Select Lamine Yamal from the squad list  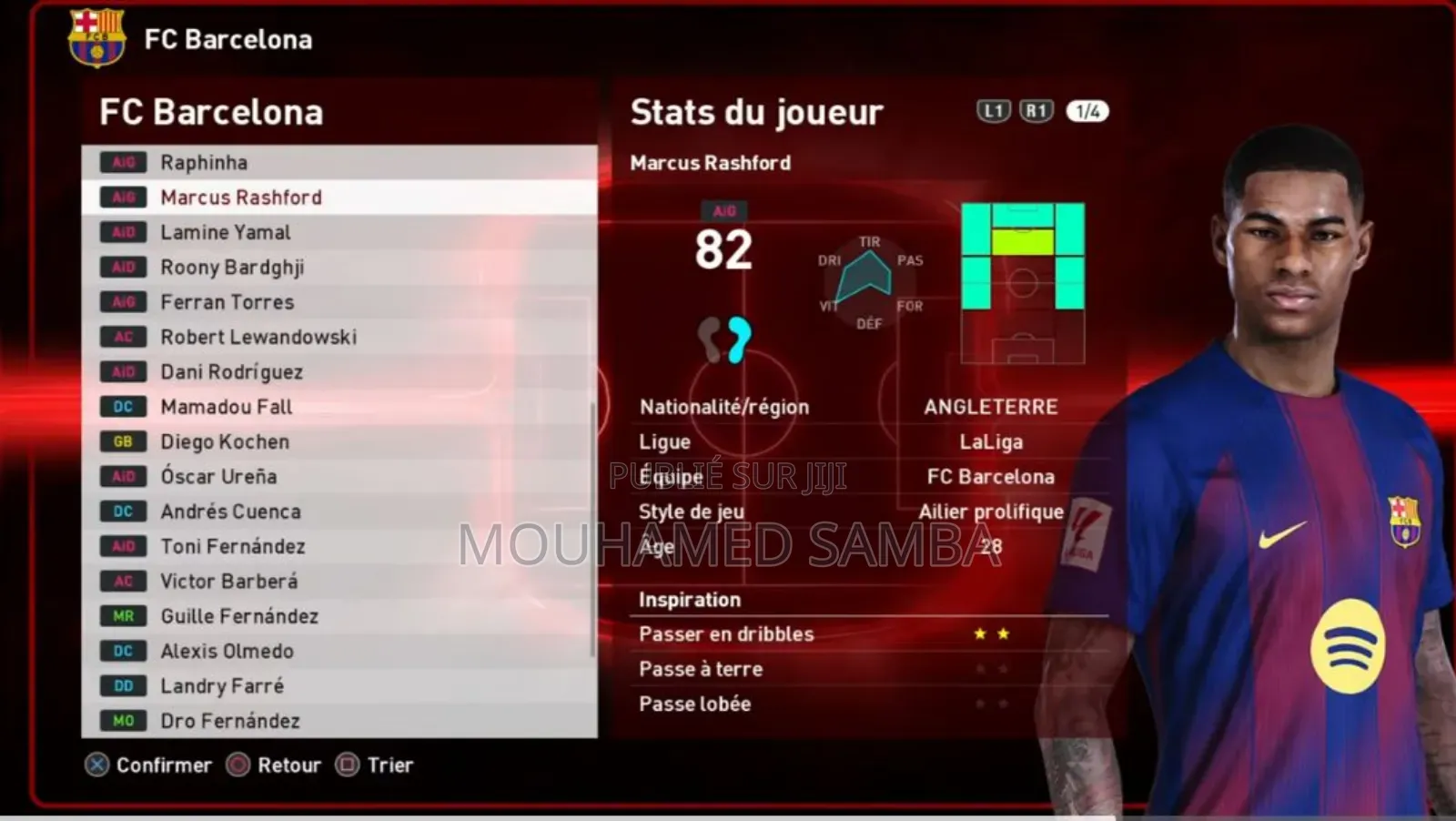225,232
